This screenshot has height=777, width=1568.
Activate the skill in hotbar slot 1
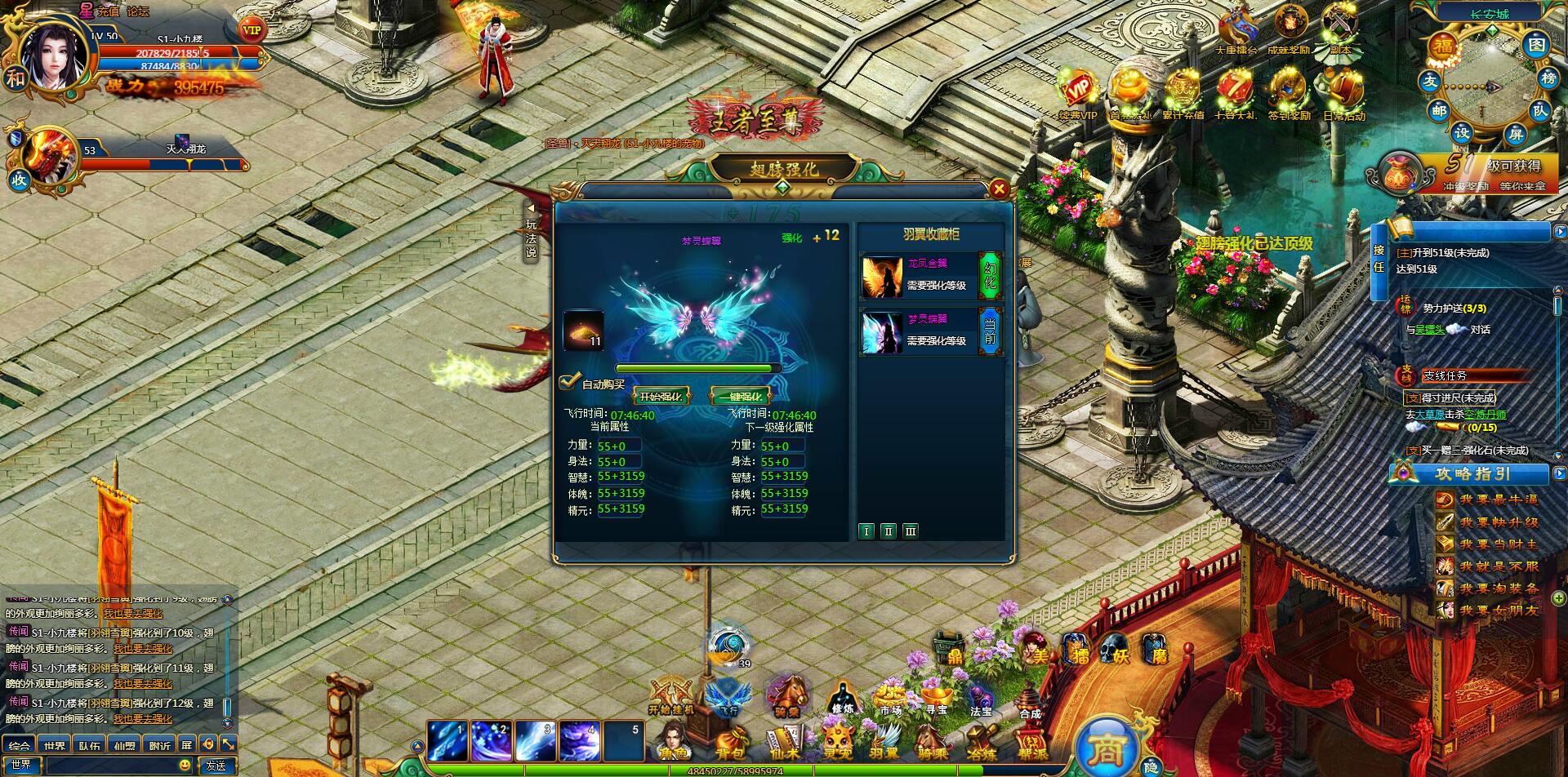click(x=448, y=741)
